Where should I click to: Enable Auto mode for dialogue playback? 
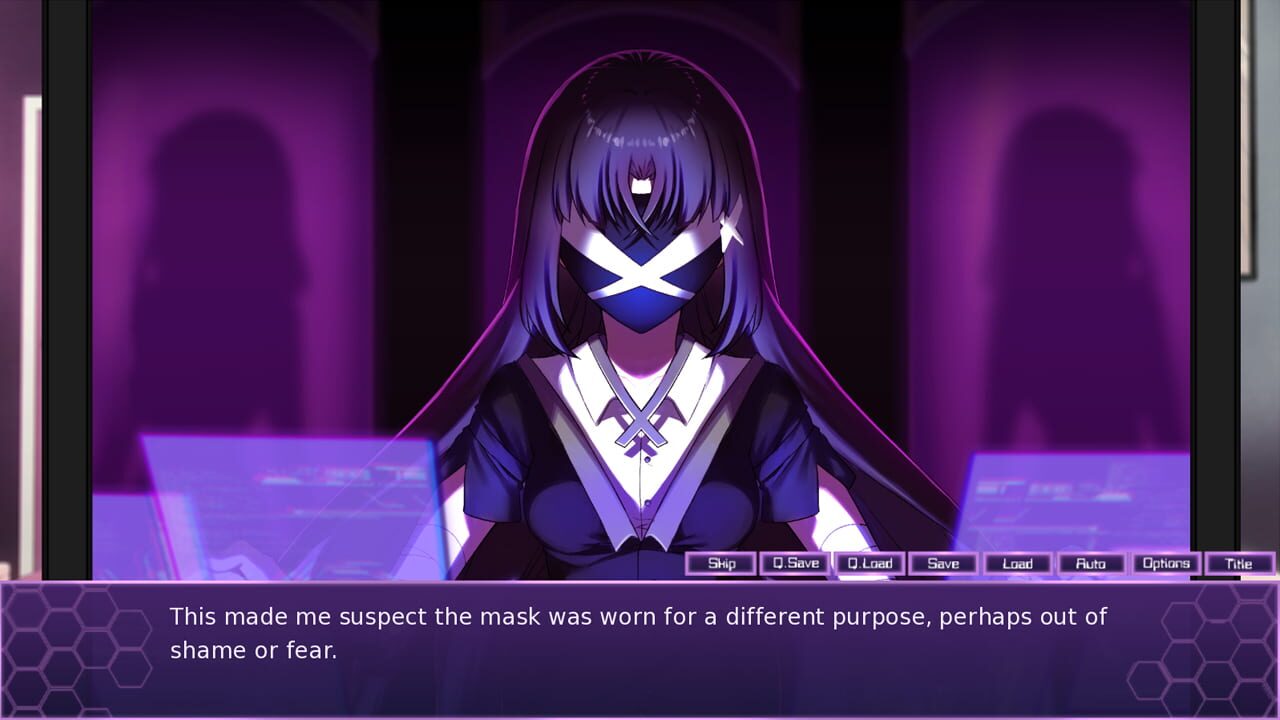click(1092, 563)
